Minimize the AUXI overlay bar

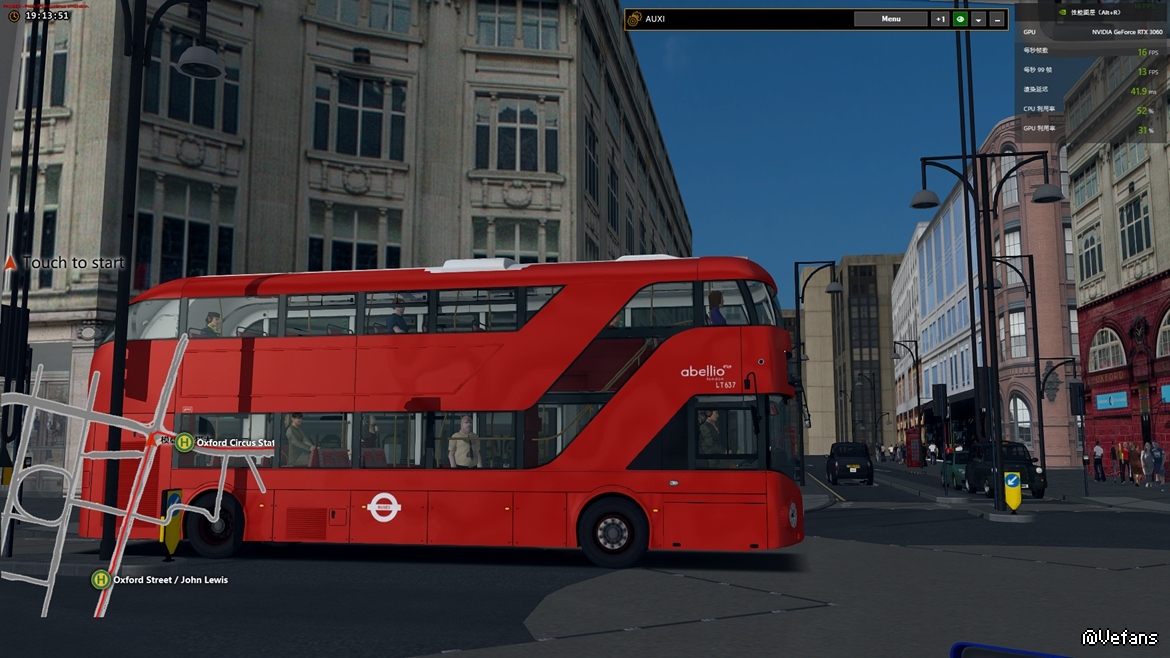(997, 19)
